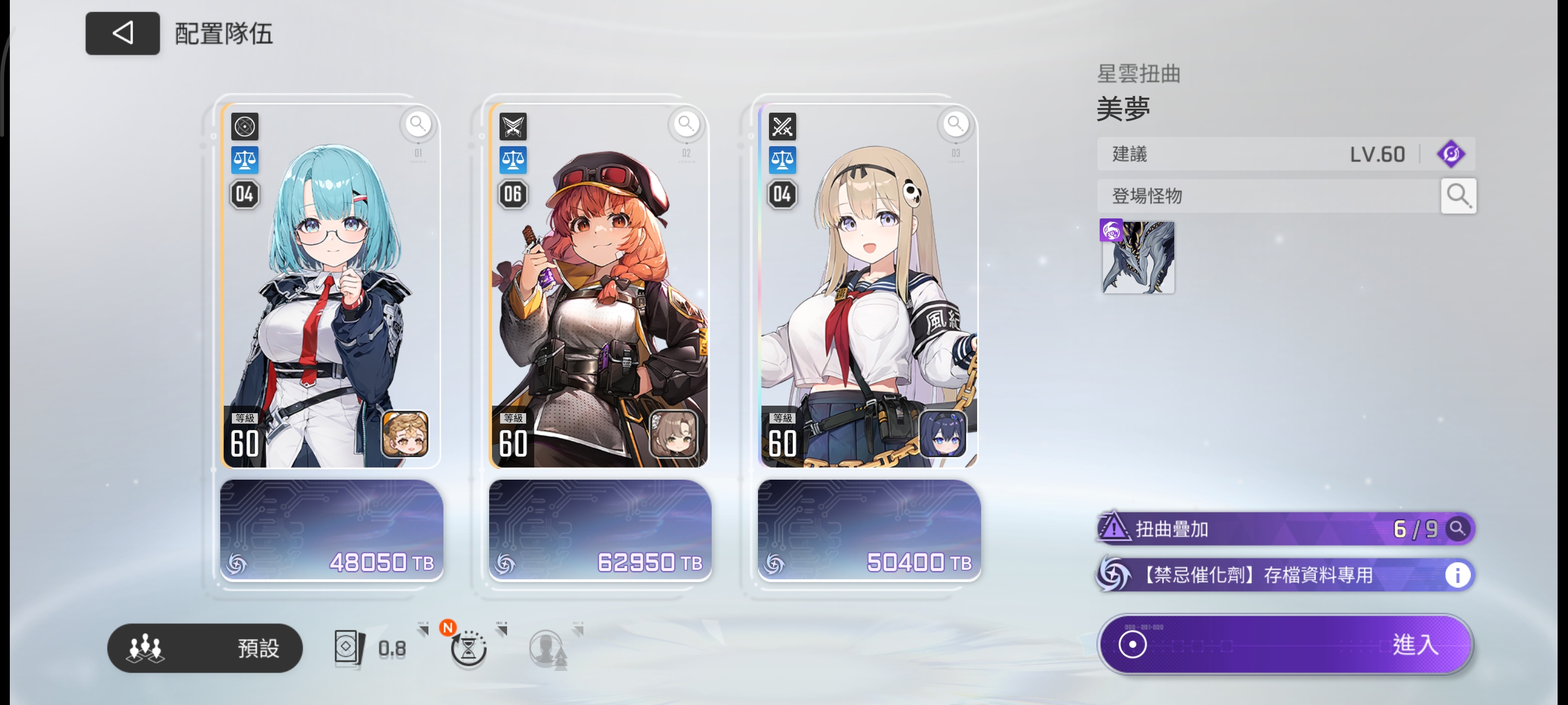Open the magnifier on the first character card
The image size is (1568, 705).
pyautogui.click(x=417, y=124)
